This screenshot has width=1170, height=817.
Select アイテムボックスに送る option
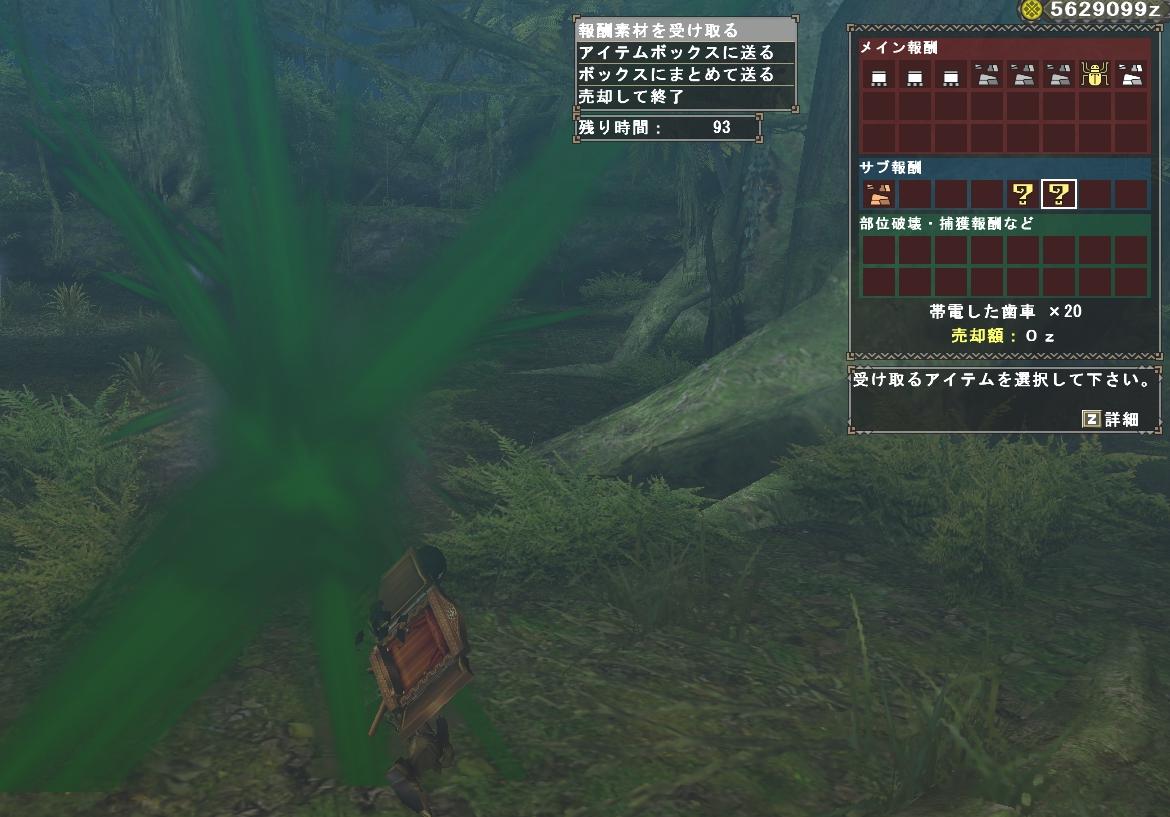[x=686, y=52]
